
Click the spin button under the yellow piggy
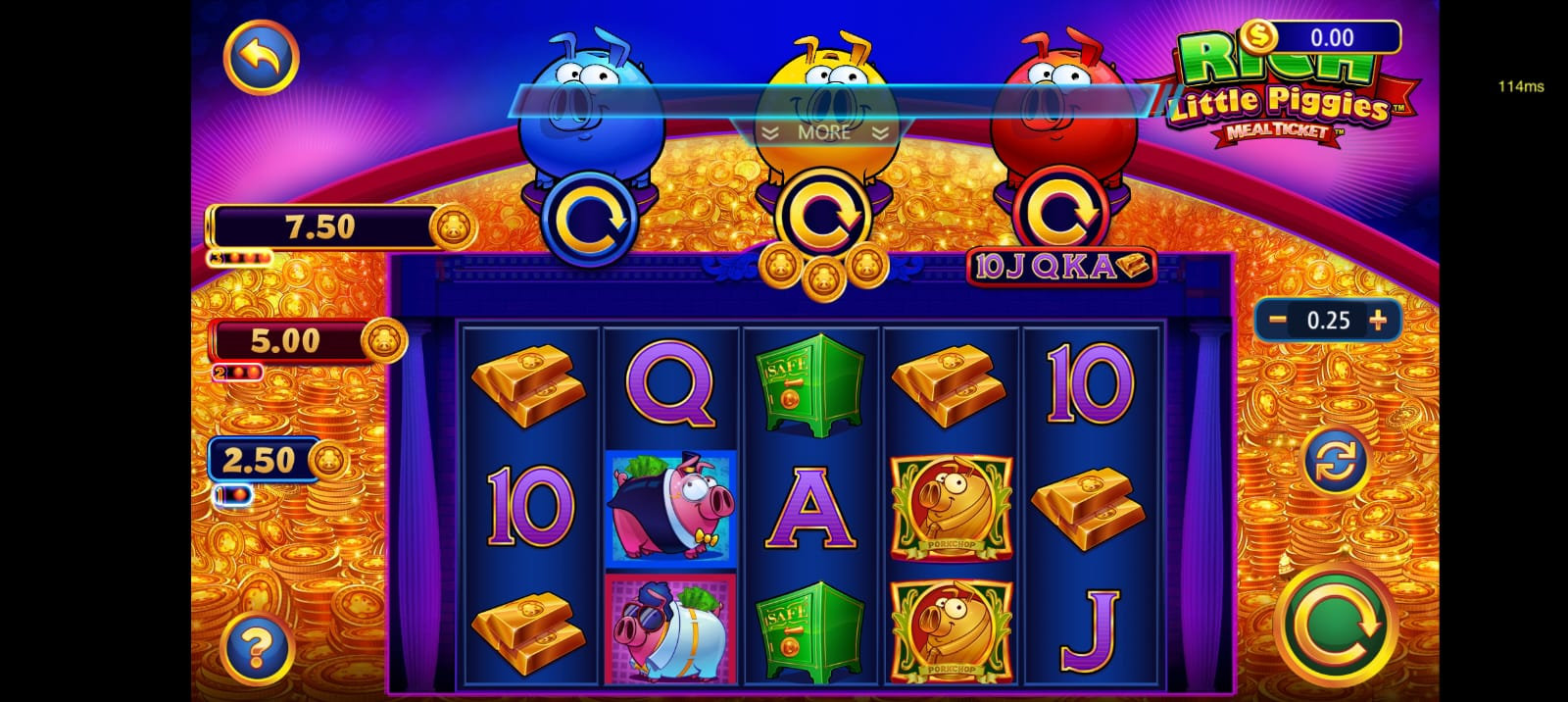click(823, 217)
